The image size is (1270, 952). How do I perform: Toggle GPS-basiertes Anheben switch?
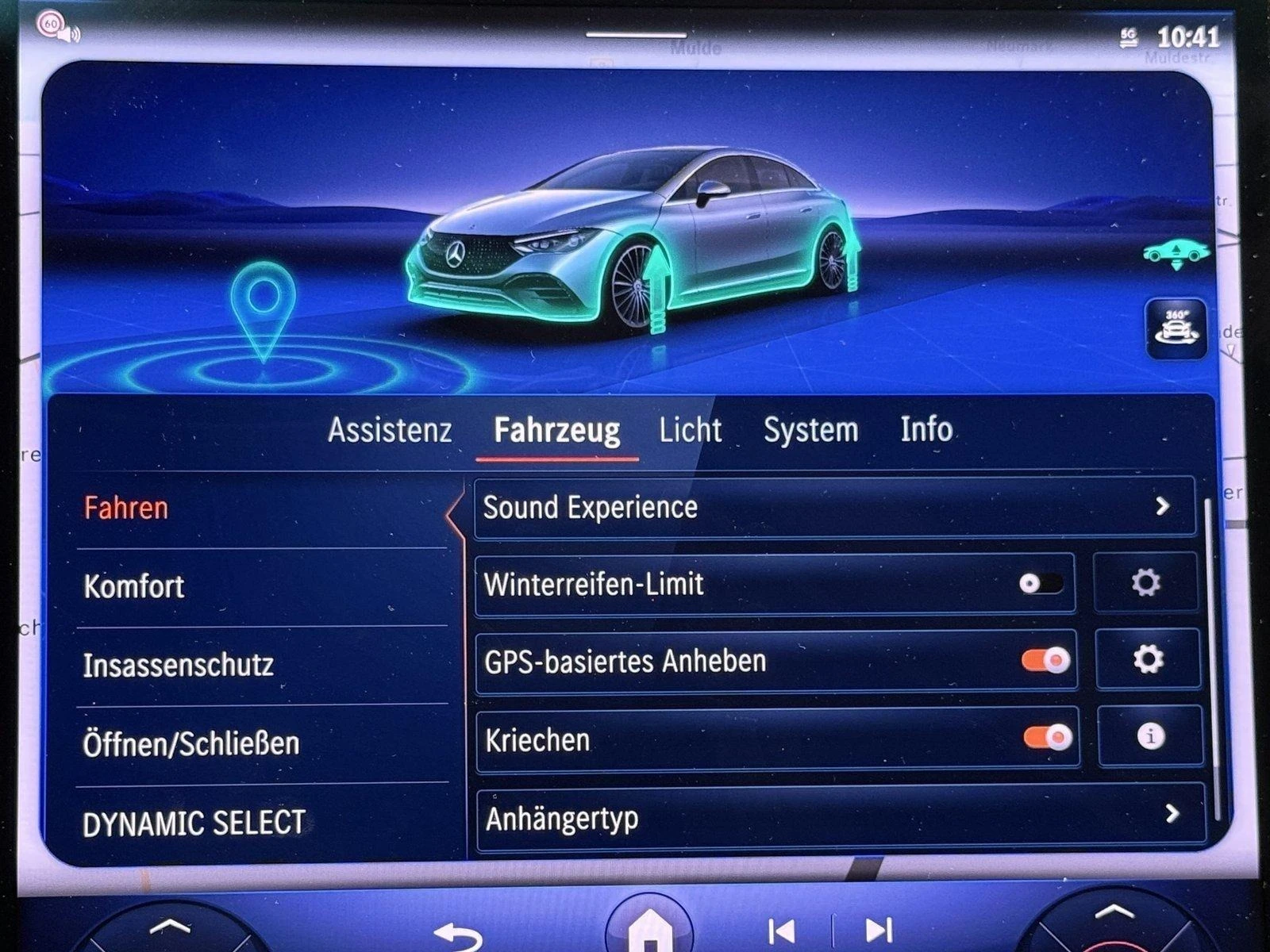coord(1046,660)
